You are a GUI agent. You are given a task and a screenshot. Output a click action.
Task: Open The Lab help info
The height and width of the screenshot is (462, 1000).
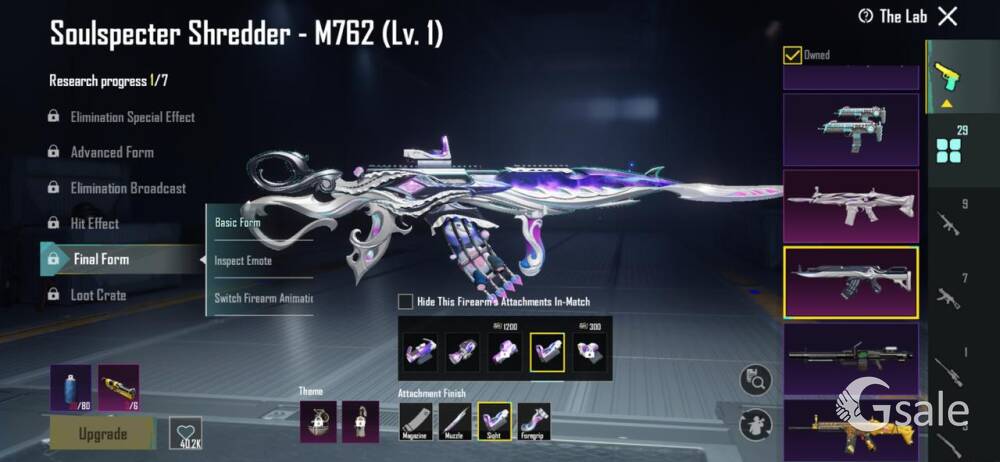866,16
